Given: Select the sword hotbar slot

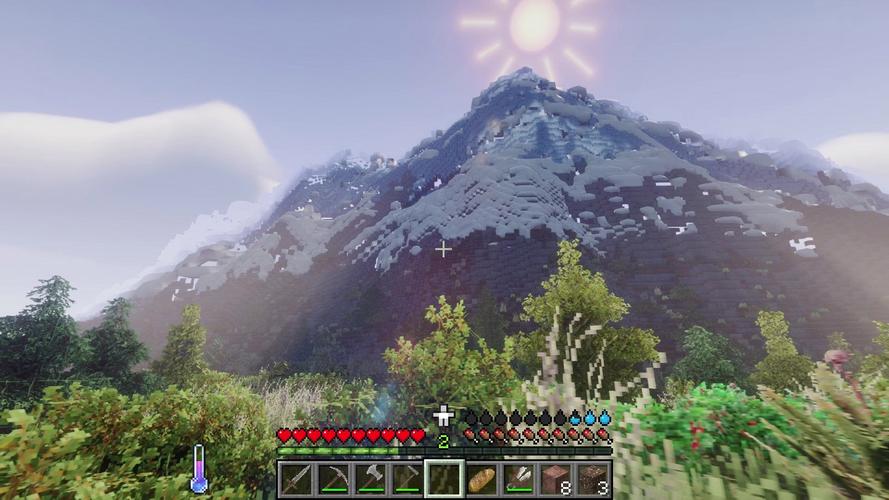Looking at the screenshot, I should click(296, 479).
